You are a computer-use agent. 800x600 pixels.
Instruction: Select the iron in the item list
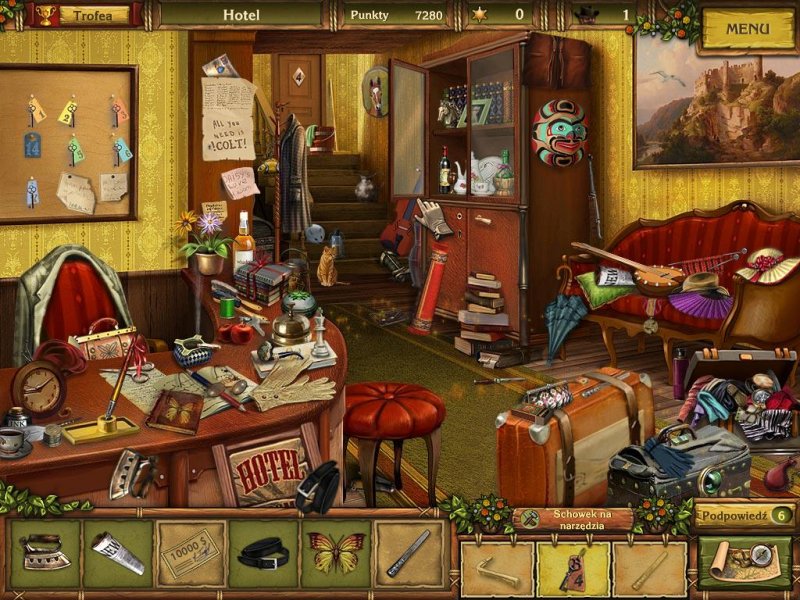click(x=46, y=553)
